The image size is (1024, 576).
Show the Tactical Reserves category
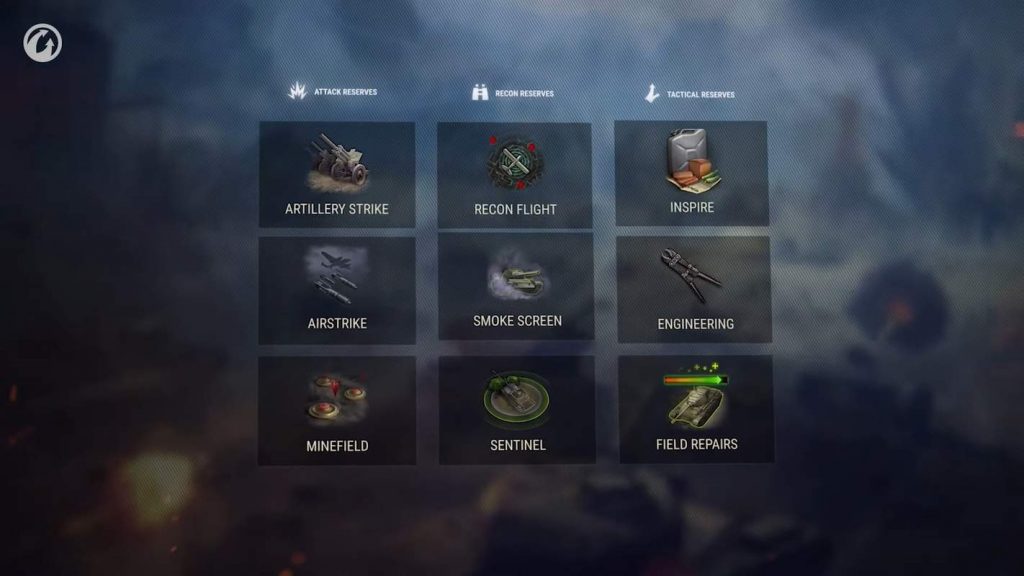coord(690,94)
